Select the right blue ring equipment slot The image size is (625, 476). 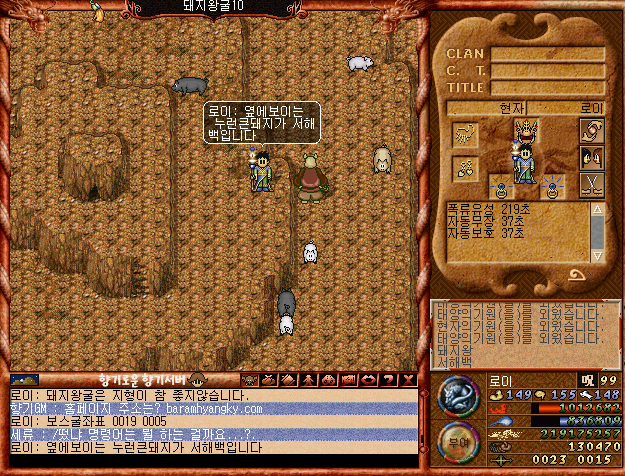[553, 186]
